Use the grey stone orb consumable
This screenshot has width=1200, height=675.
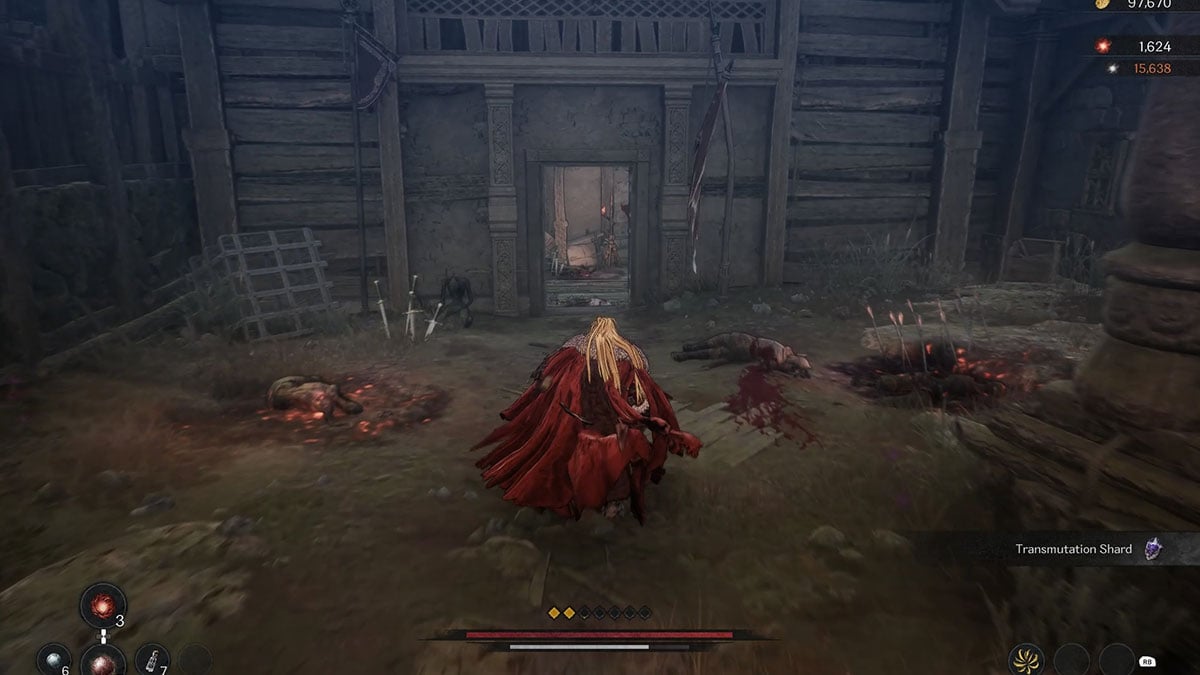pyautogui.click(x=53, y=658)
